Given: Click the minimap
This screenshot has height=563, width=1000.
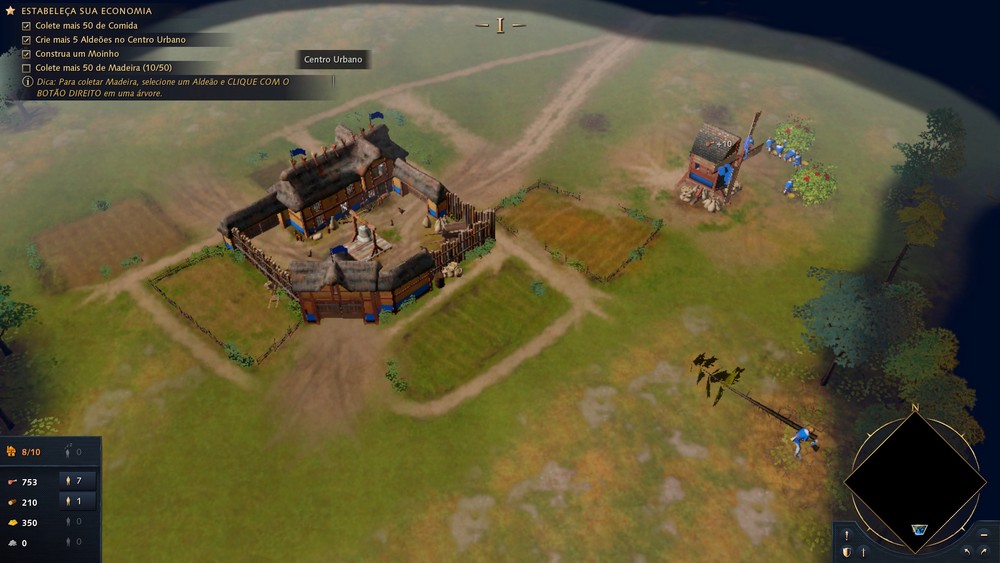Looking at the screenshot, I should coord(914,481).
